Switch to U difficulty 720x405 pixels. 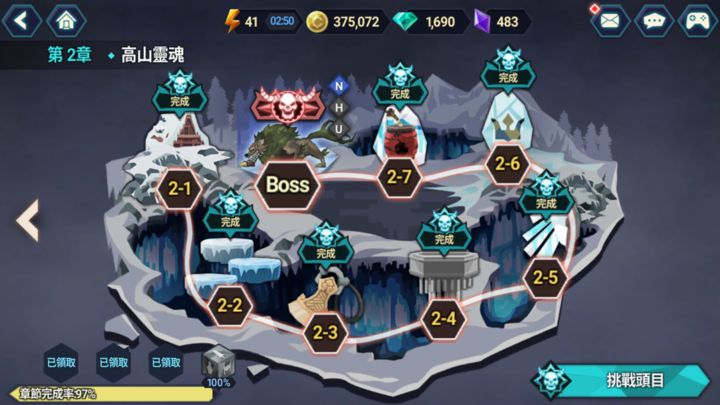pyautogui.click(x=338, y=128)
